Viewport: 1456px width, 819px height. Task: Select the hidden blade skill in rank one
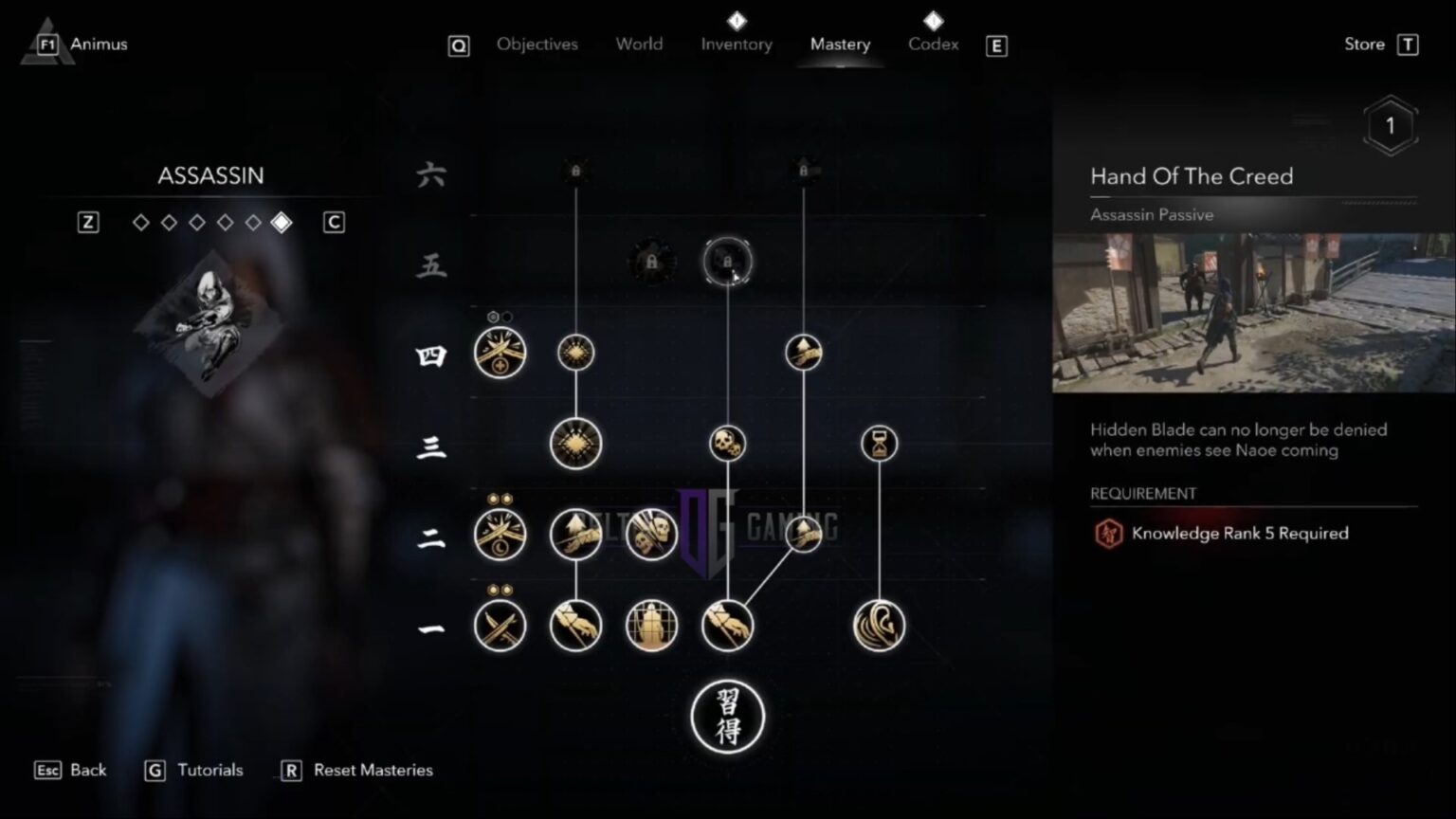coord(576,626)
